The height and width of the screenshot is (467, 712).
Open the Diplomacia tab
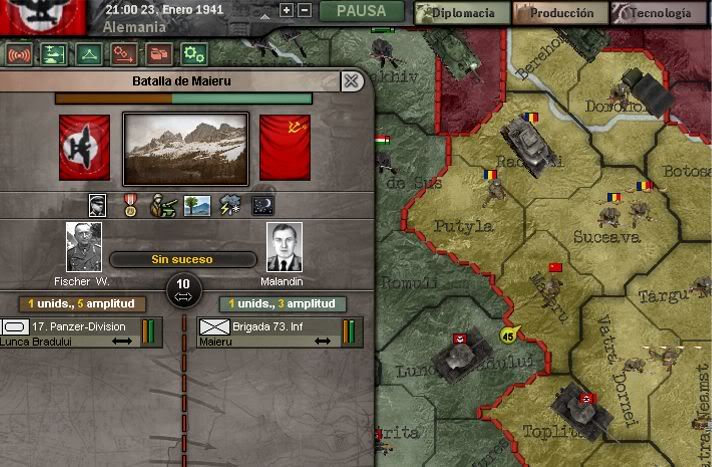460,13
